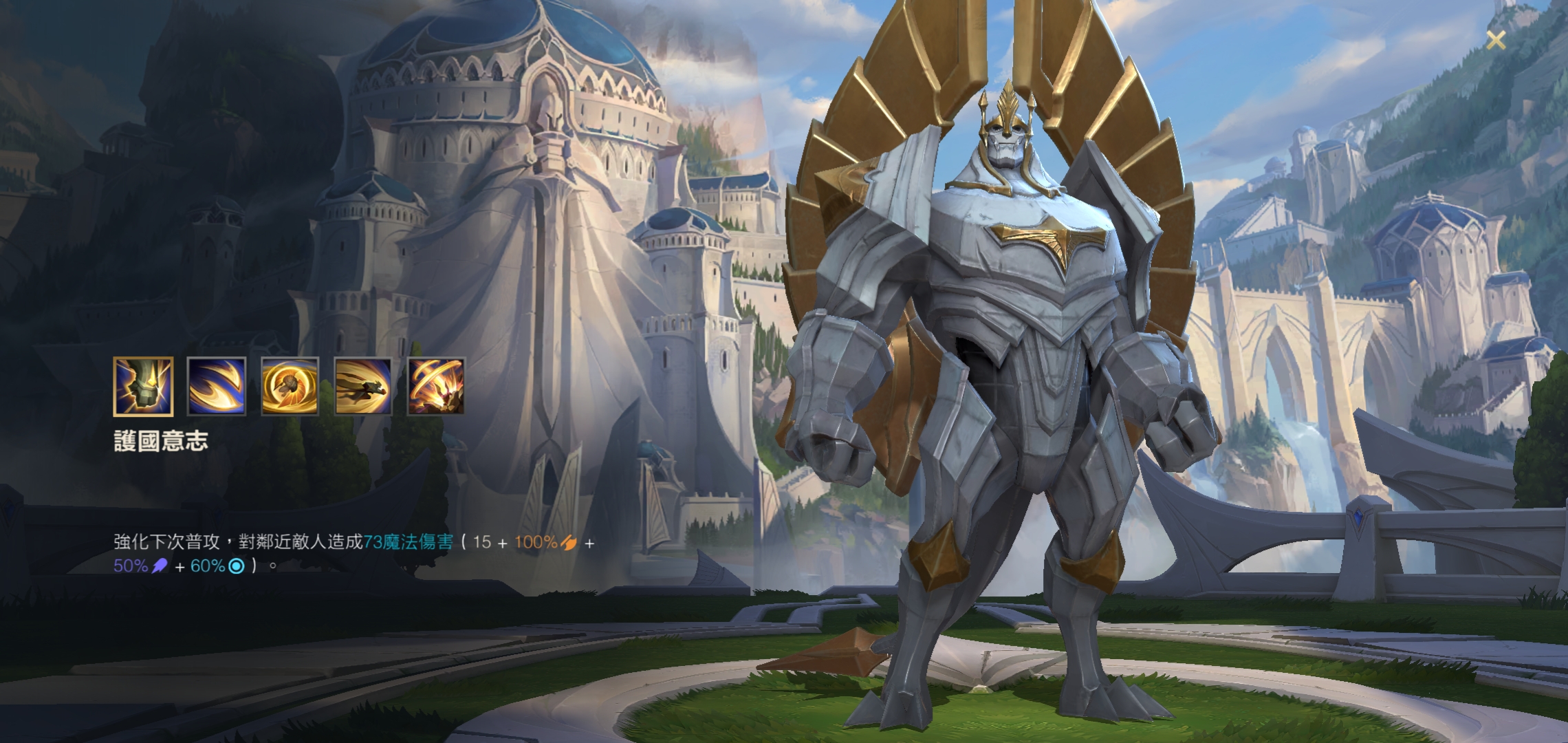
Task: Open the ground-impact ultimate ability icon
Action: [x=436, y=387]
